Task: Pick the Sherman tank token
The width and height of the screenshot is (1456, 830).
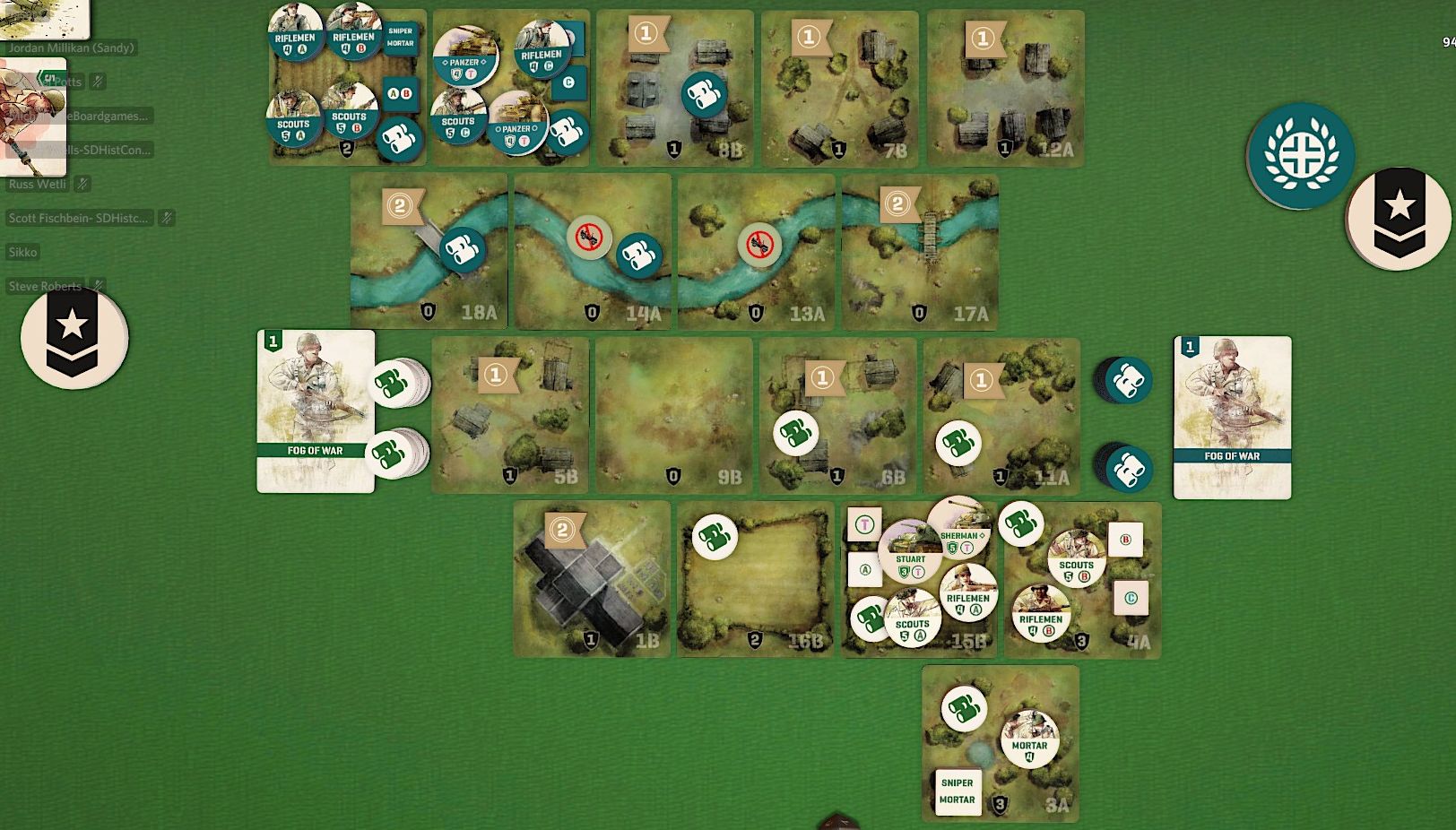Action: pyautogui.click(x=962, y=525)
